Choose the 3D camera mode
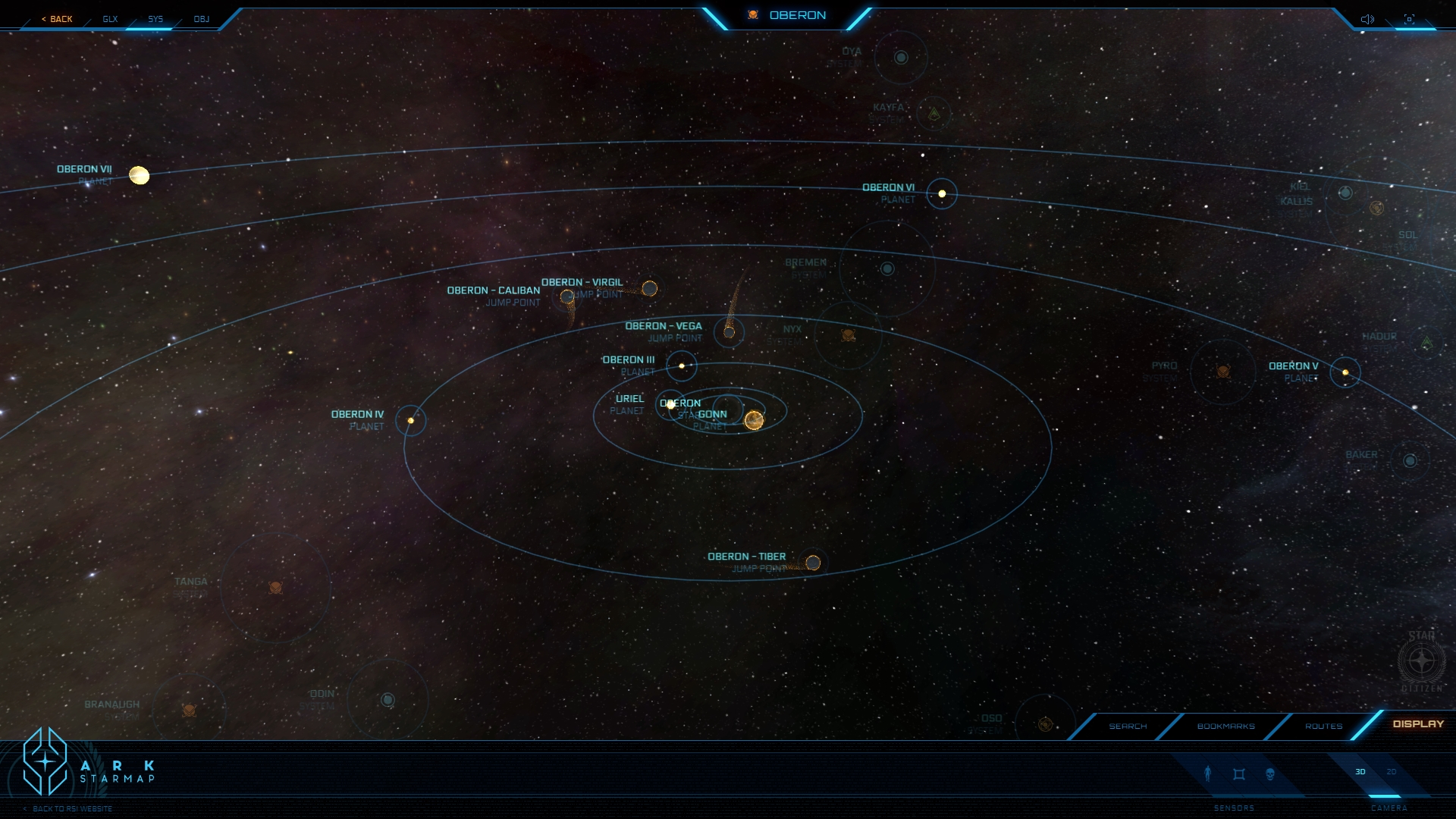 coord(1360,772)
